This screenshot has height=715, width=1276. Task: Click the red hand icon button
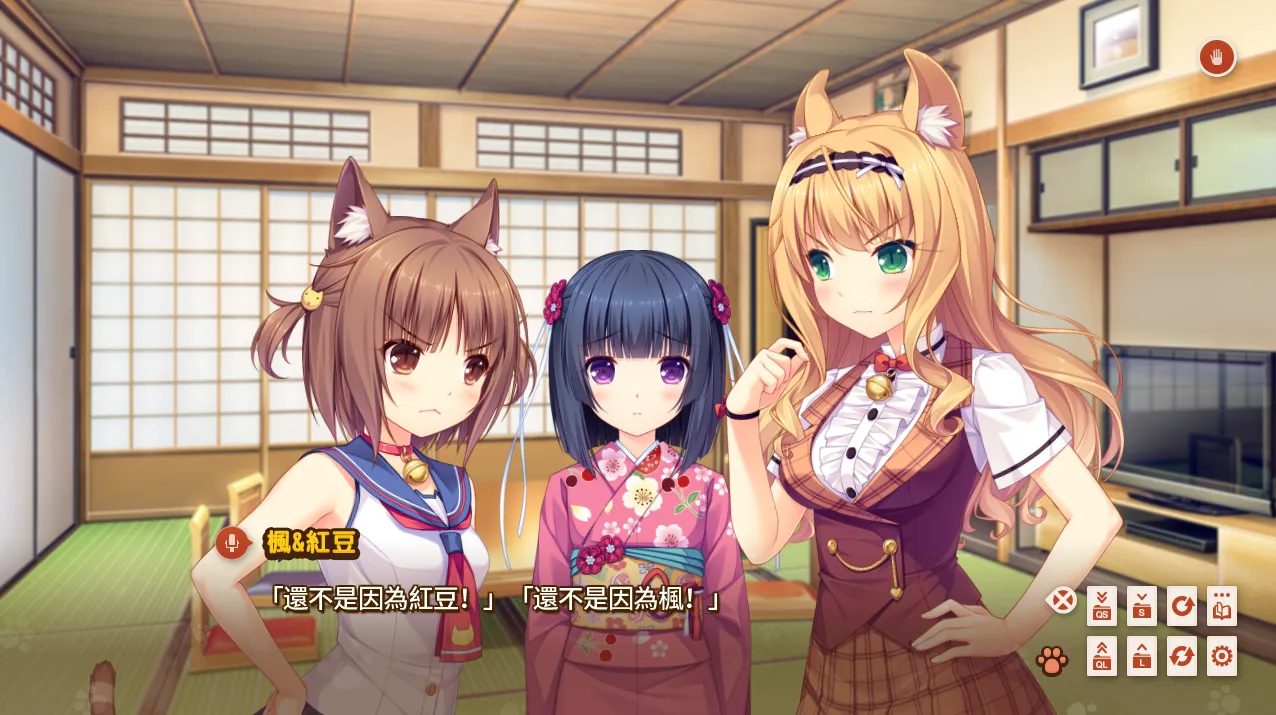(x=1217, y=58)
